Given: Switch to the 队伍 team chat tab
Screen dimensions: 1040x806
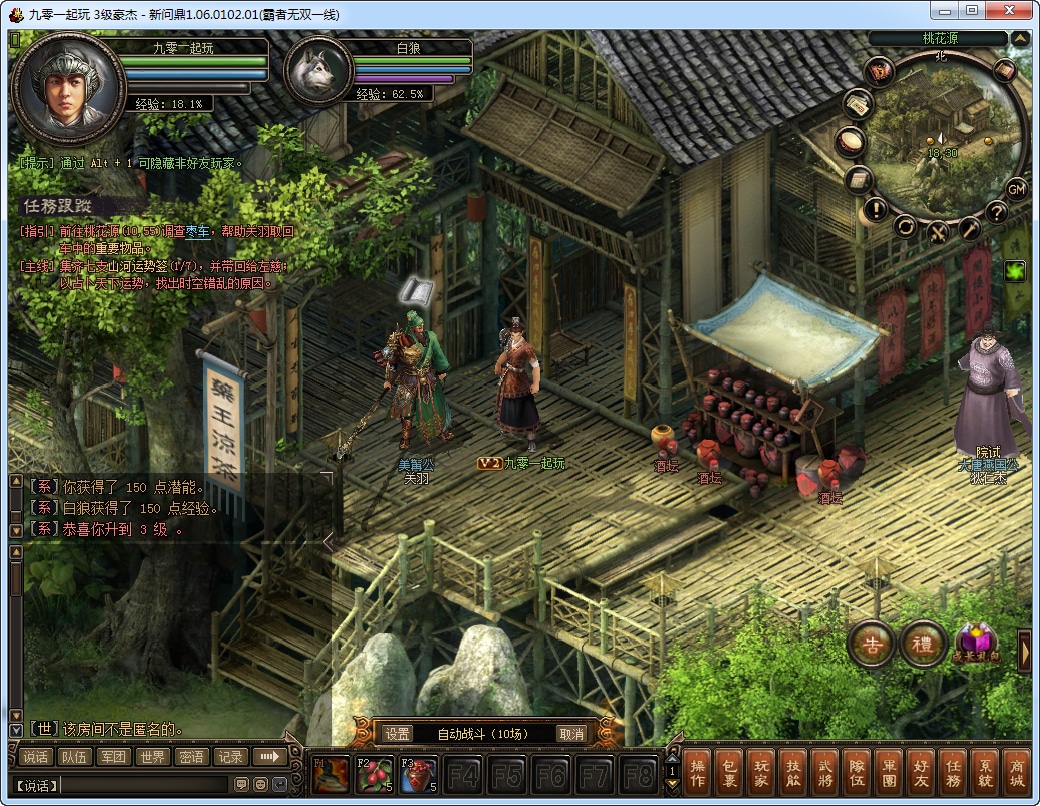Looking at the screenshot, I should pyautogui.click(x=74, y=757).
